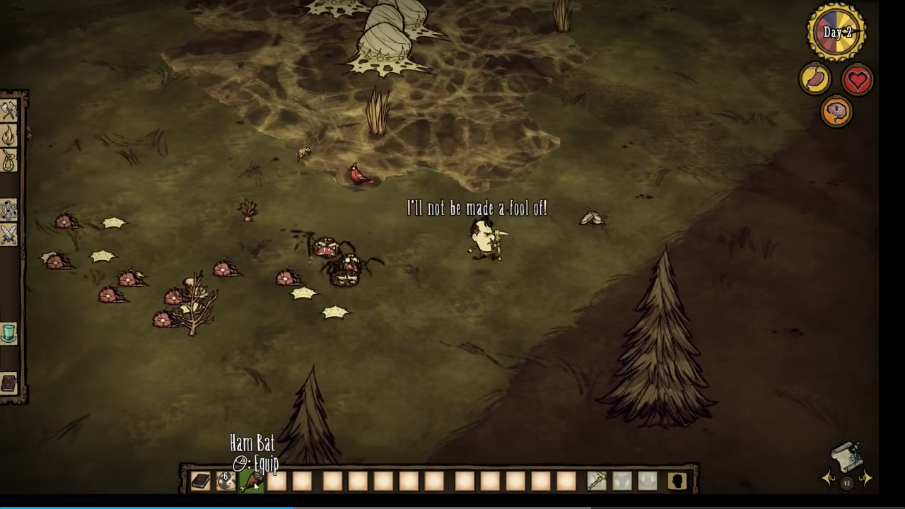Select the stacked item in the second slot
Viewport: 905px width, 509px height.
click(226, 481)
